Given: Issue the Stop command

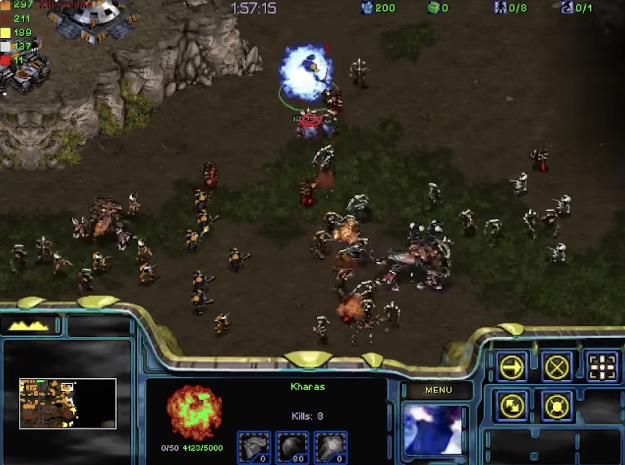Looking at the screenshot, I should (x=556, y=366).
